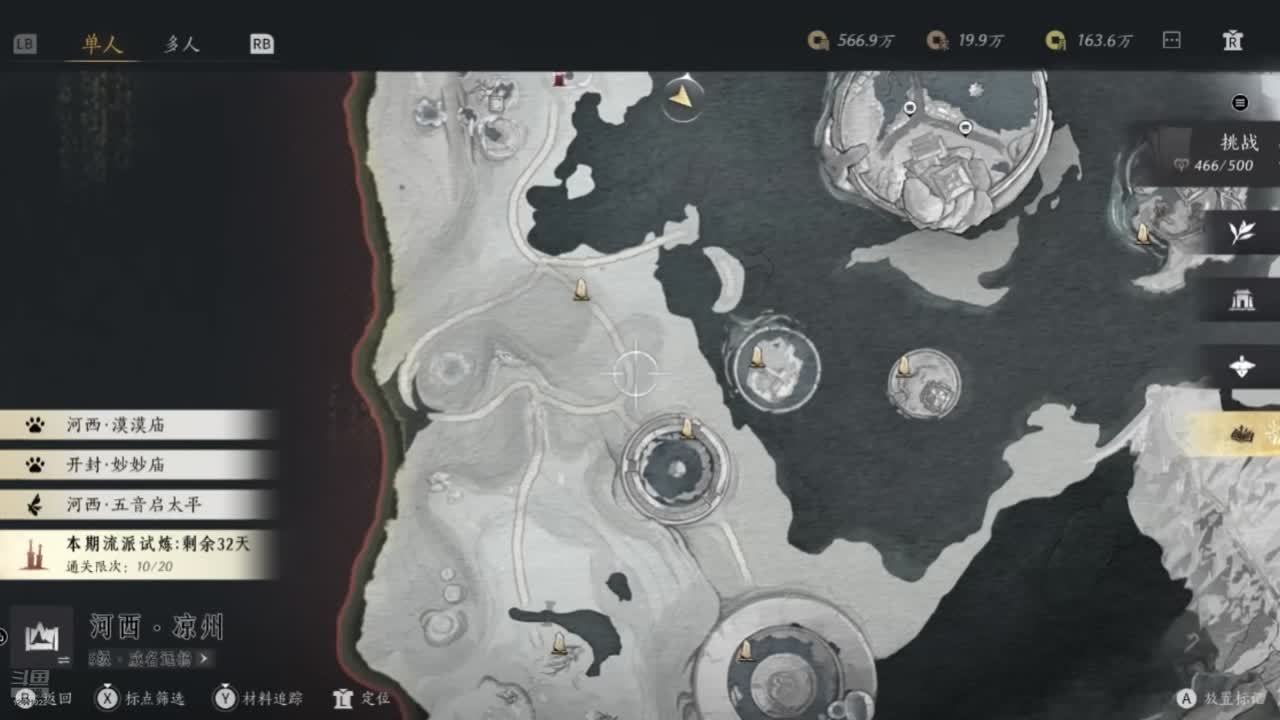This screenshot has width=1280, height=720.
Task: Click the outfit icon in top-right corner
Action: pos(1233,40)
